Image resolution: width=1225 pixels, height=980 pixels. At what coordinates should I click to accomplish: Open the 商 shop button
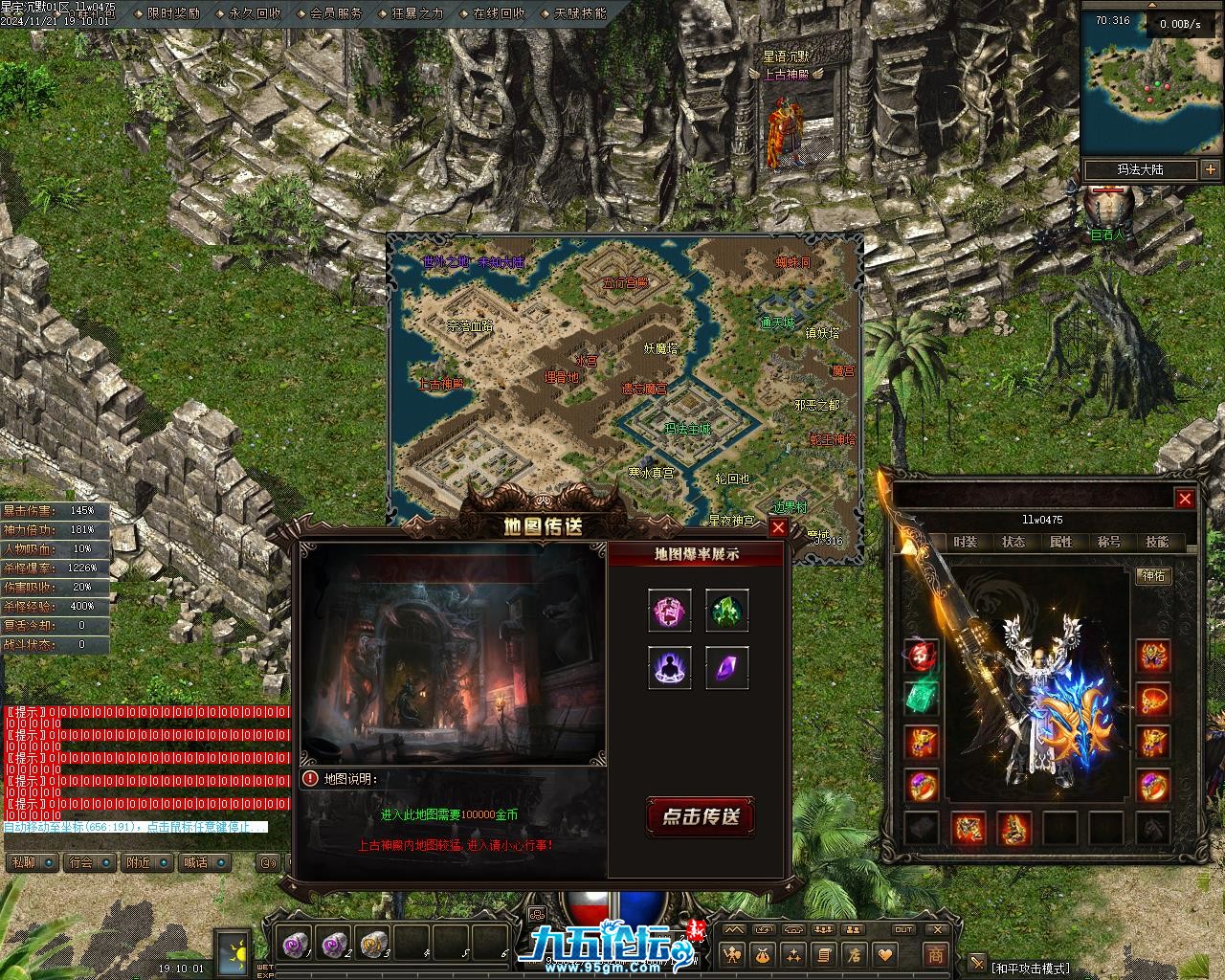click(x=935, y=954)
